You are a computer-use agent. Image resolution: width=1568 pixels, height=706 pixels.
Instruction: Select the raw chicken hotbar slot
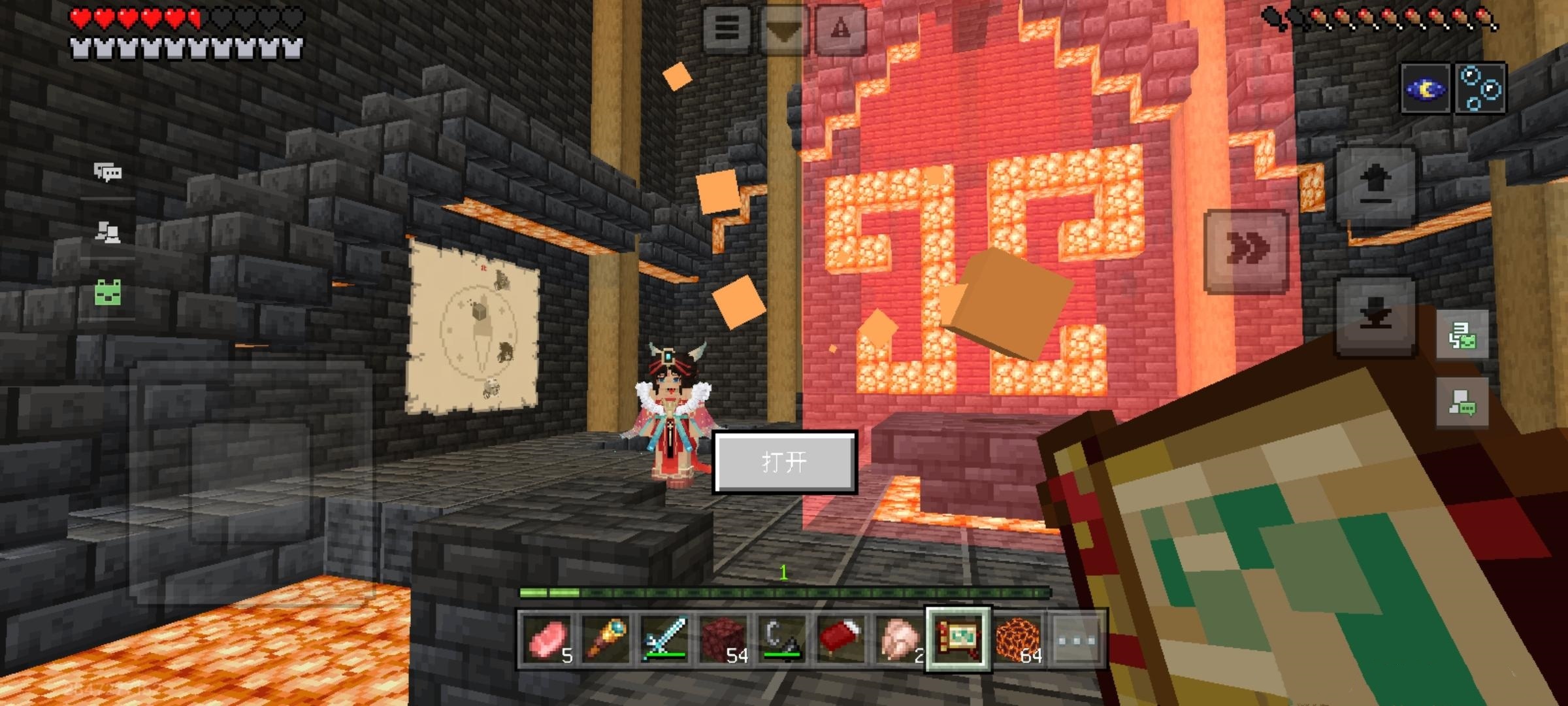tap(900, 639)
